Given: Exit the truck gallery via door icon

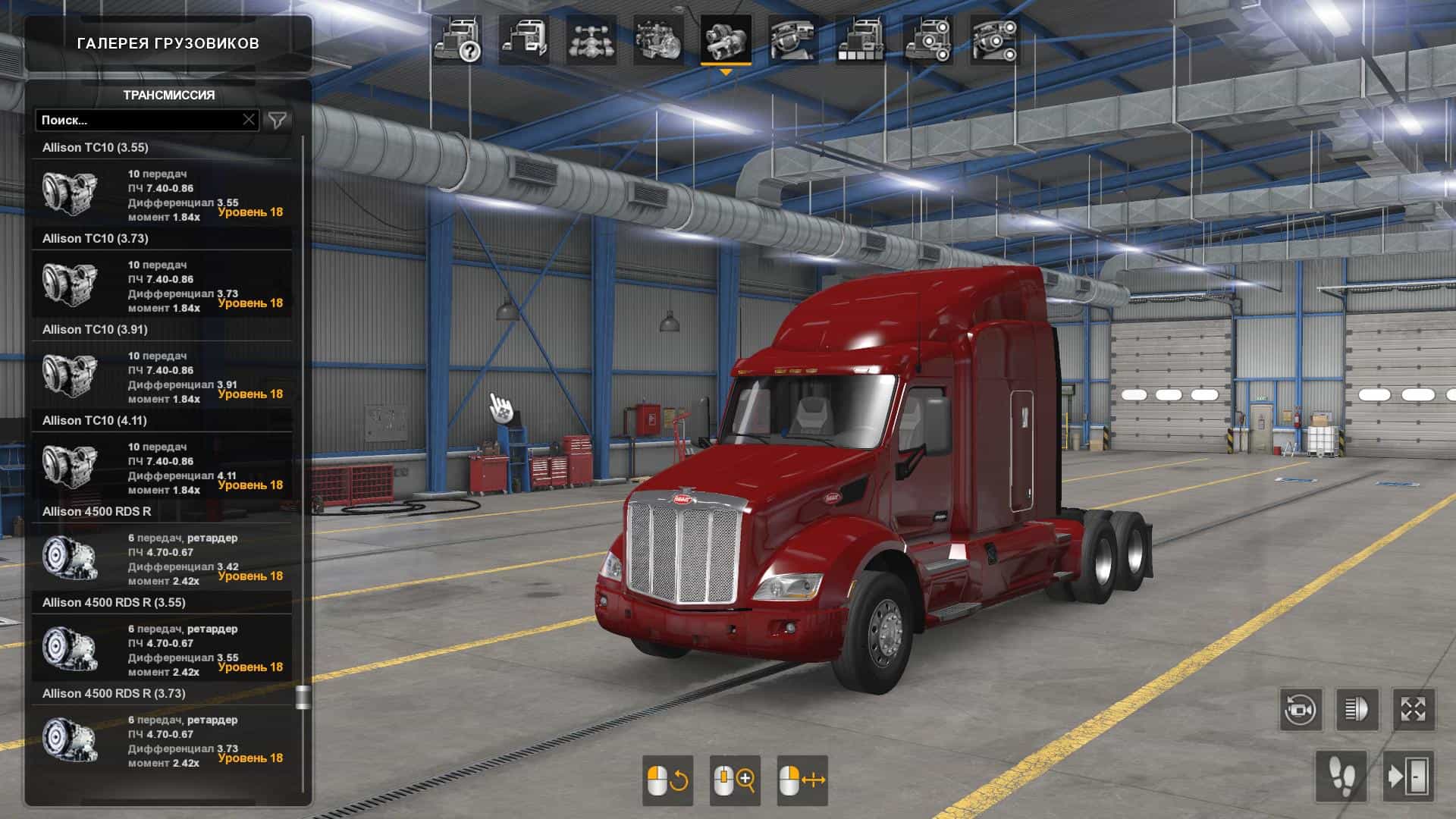Looking at the screenshot, I should pos(1408,777).
